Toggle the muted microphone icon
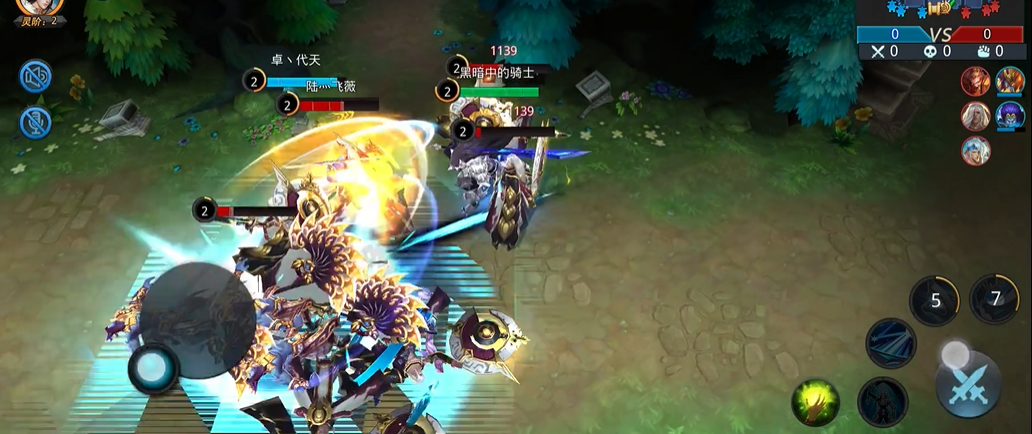The width and height of the screenshot is (1032, 434). [x=35, y=122]
